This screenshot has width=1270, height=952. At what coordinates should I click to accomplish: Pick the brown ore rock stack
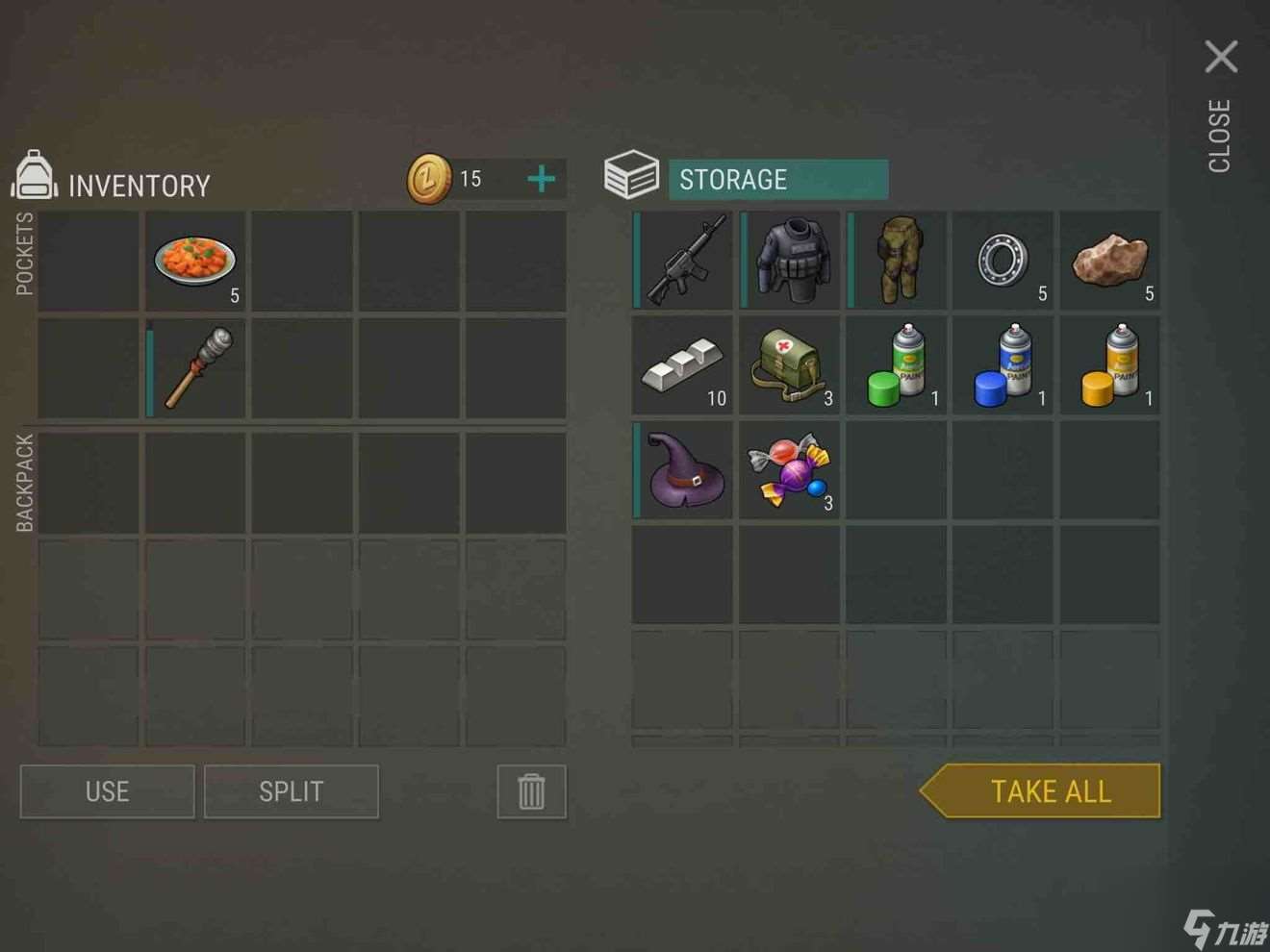tap(1110, 262)
